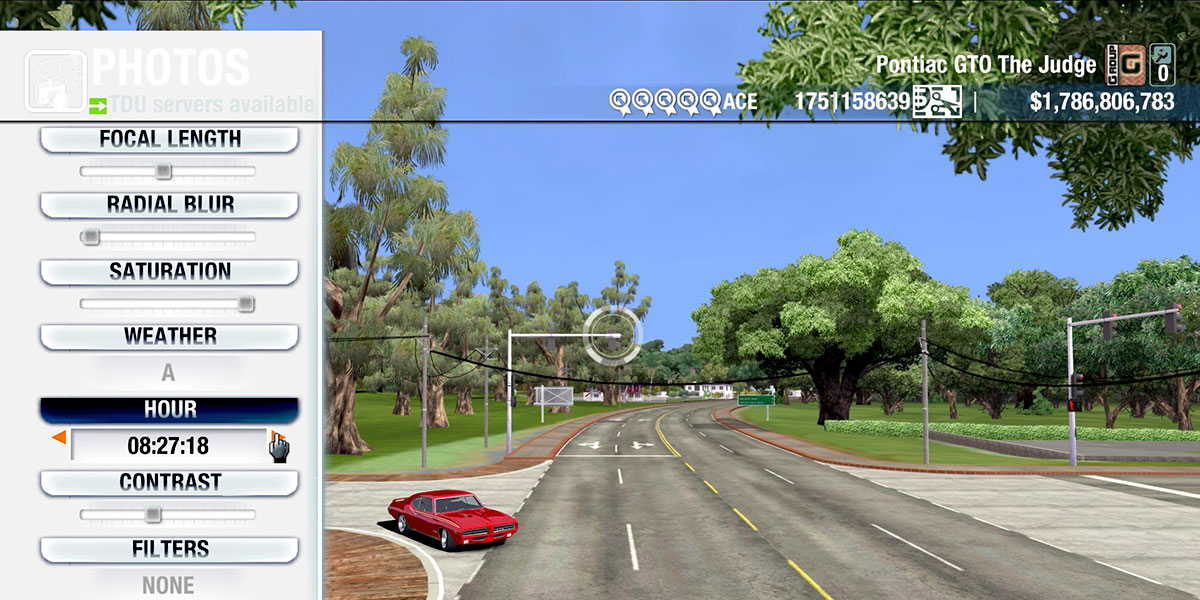Click the Contrast slider handle
This screenshot has height=600, width=1200.
pyautogui.click(x=152, y=515)
